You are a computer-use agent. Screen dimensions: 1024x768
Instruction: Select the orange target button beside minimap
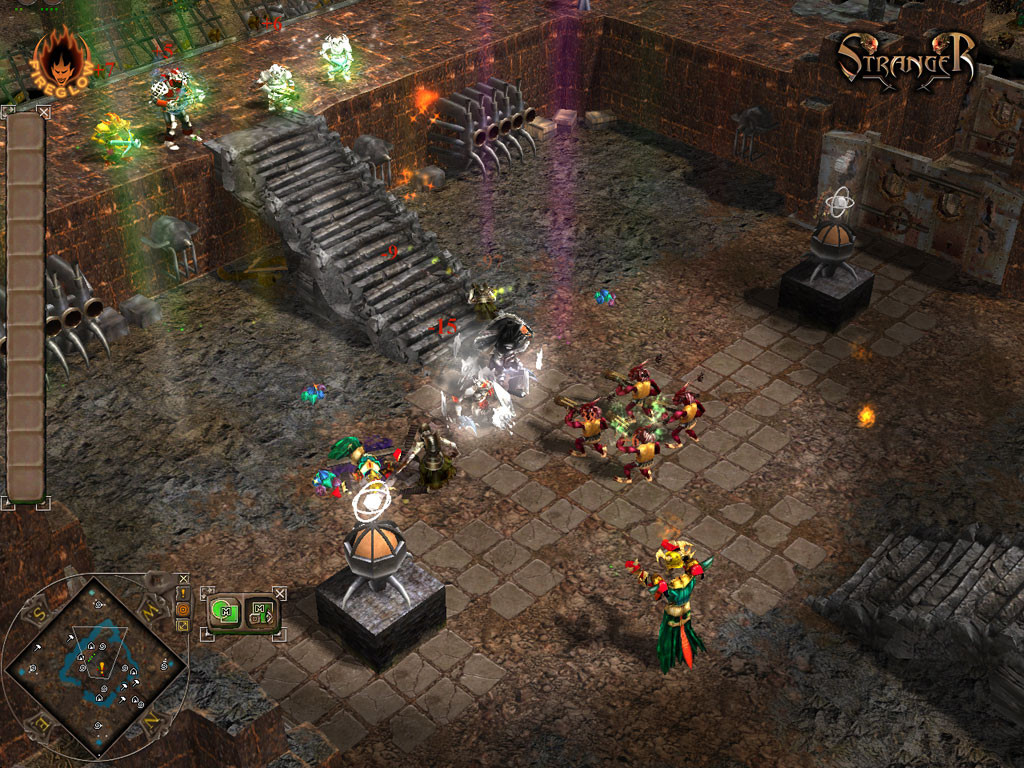pyautogui.click(x=183, y=608)
